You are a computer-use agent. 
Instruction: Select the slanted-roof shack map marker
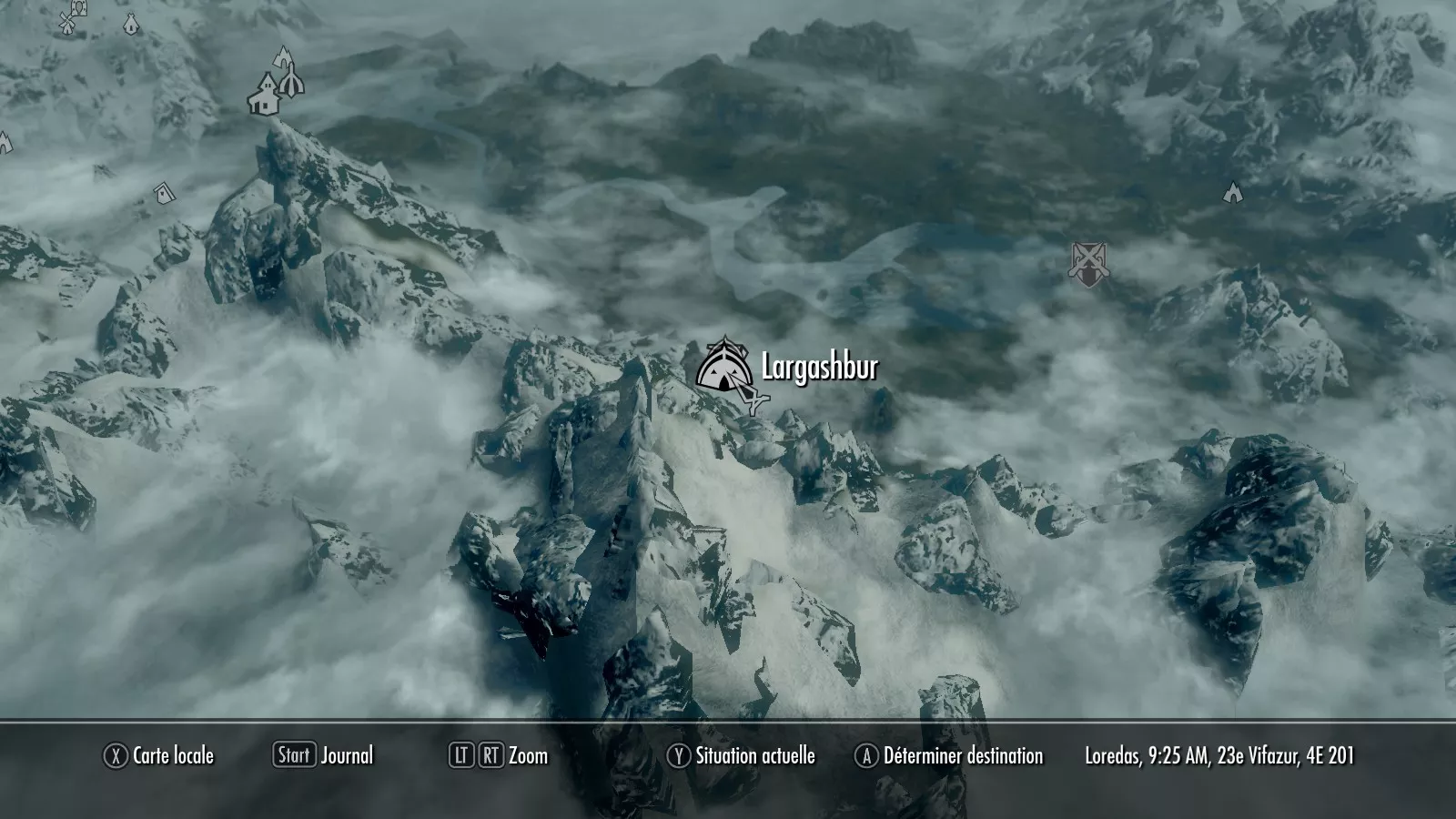click(x=165, y=192)
